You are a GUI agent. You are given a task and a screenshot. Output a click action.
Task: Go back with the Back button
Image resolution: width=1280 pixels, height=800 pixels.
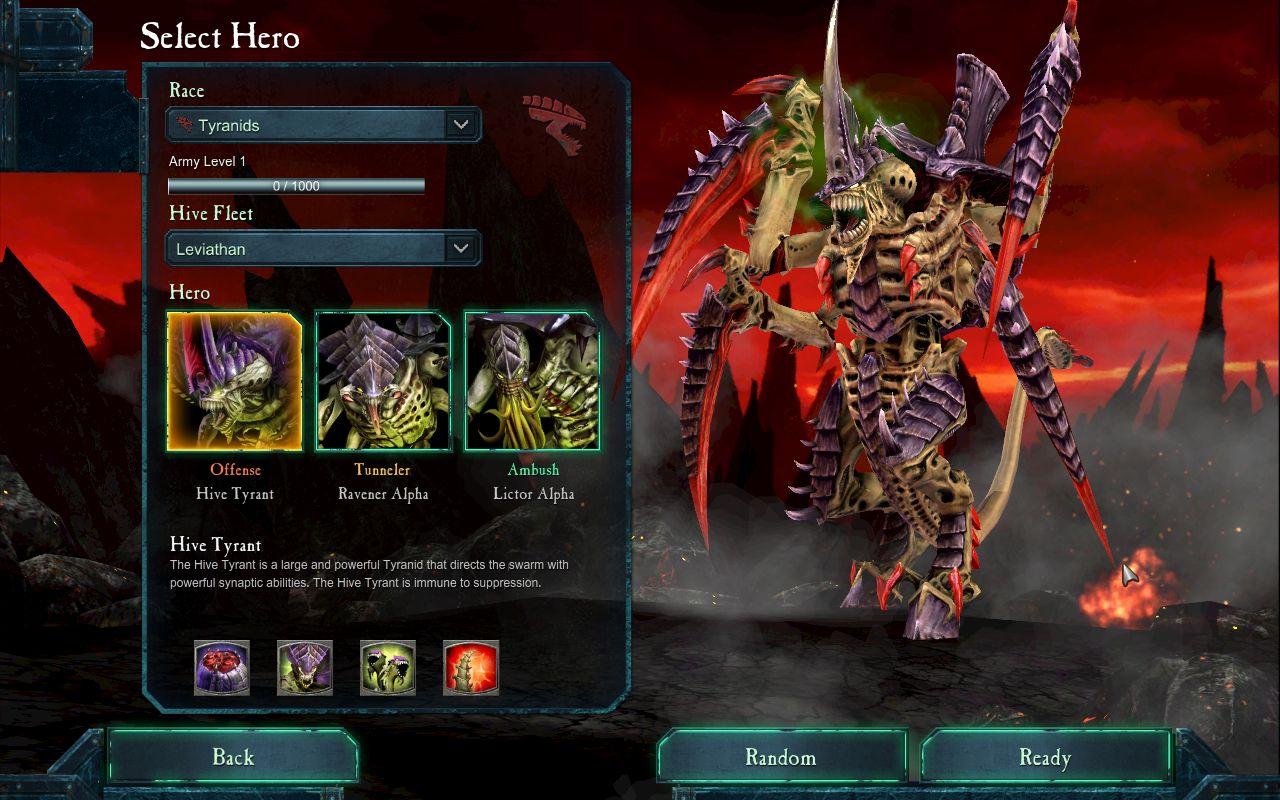click(233, 757)
